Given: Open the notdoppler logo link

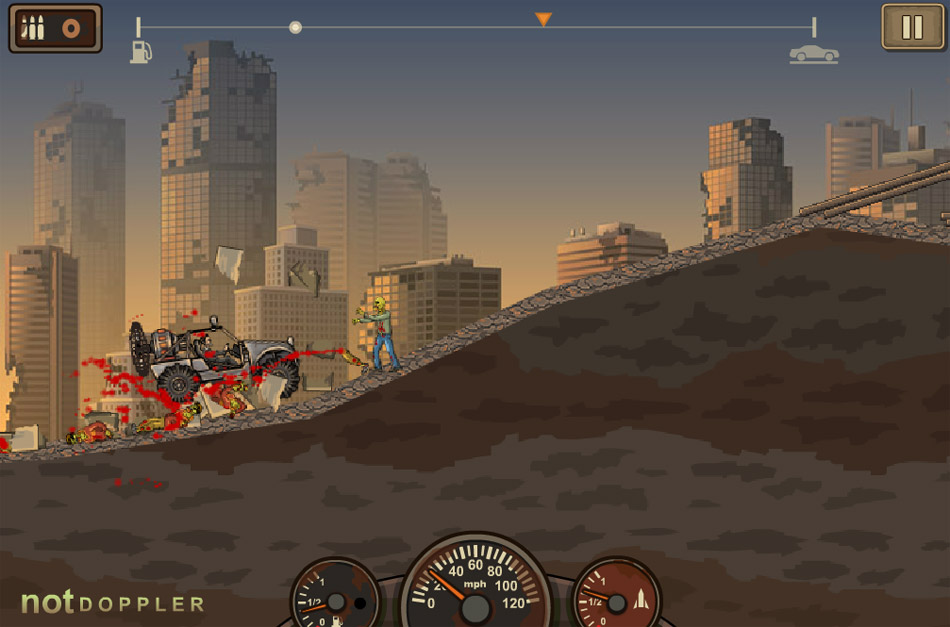Looking at the screenshot, I should [112, 603].
